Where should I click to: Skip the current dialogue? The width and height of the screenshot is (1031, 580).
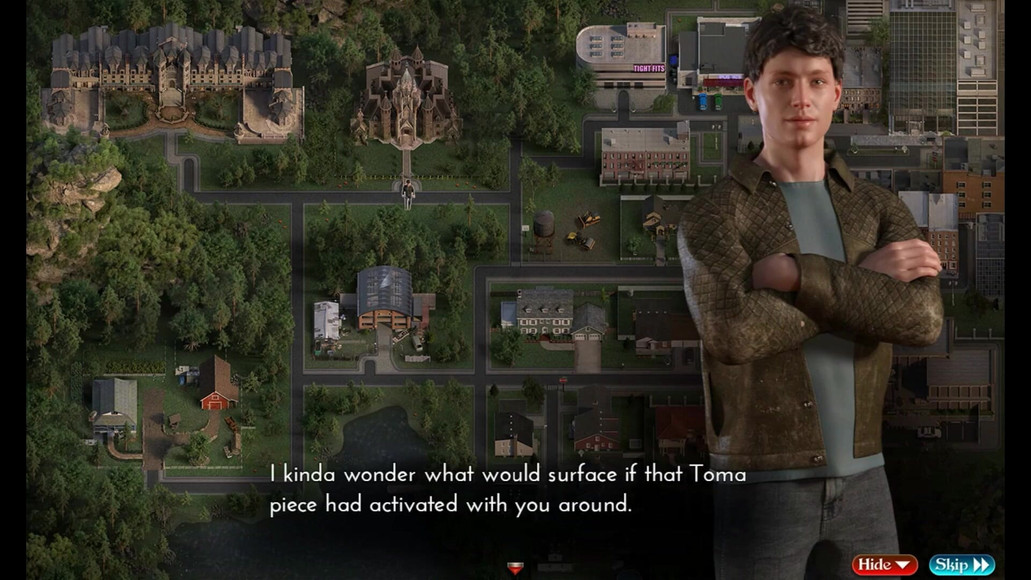[961, 565]
